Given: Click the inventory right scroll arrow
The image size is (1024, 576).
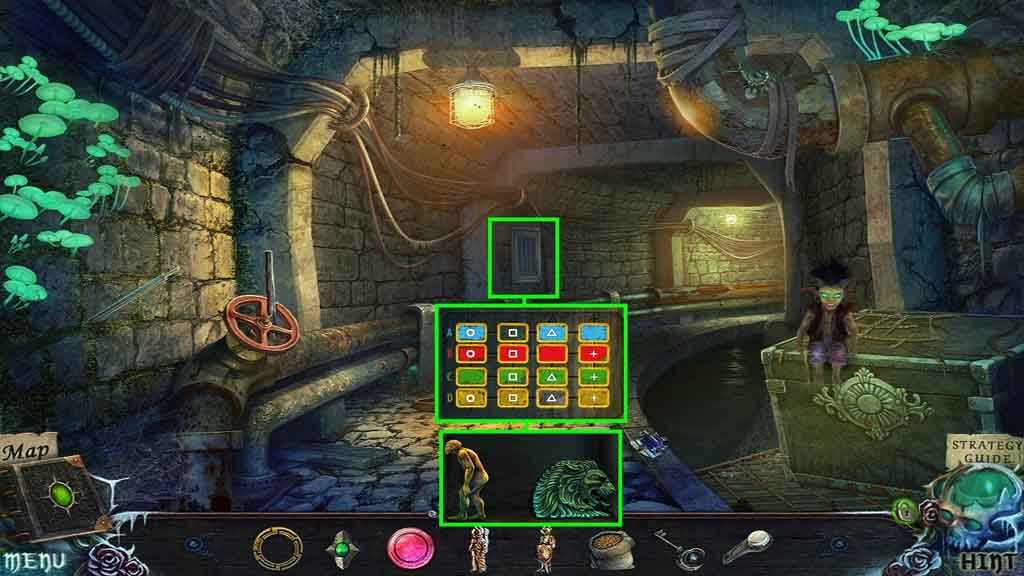Looking at the screenshot, I should (x=837, y=547).
